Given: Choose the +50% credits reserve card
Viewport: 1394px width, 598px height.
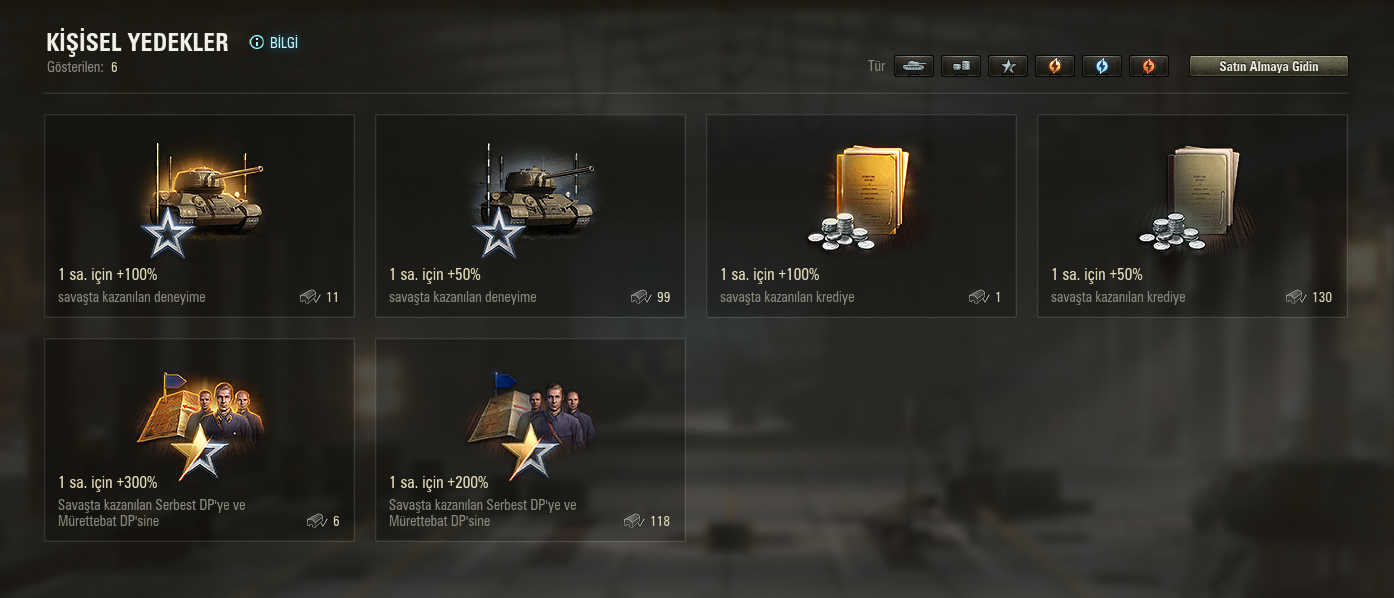Looking at the screenshot, I should pos(1192,216).
